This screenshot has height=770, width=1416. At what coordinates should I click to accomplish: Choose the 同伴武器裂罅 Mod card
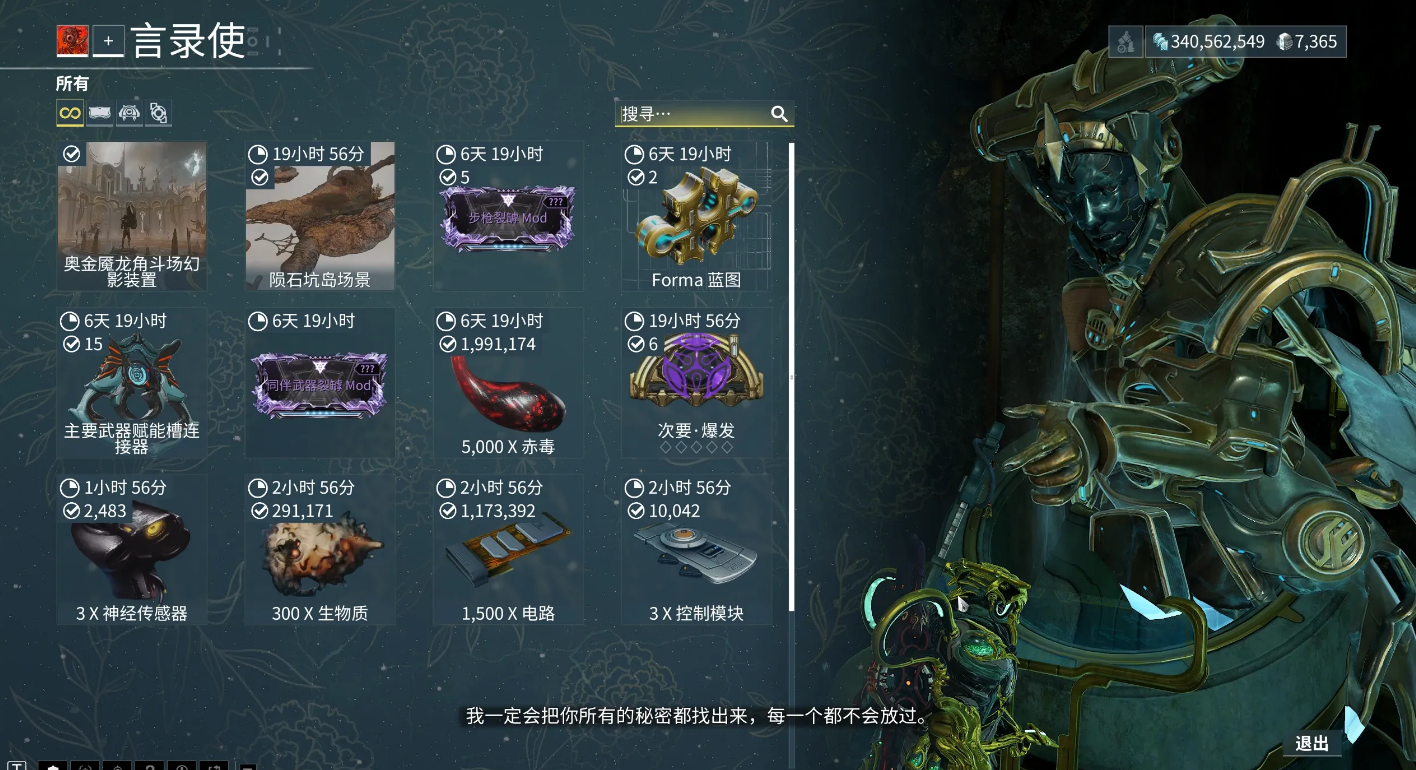(x=320, y=384)
